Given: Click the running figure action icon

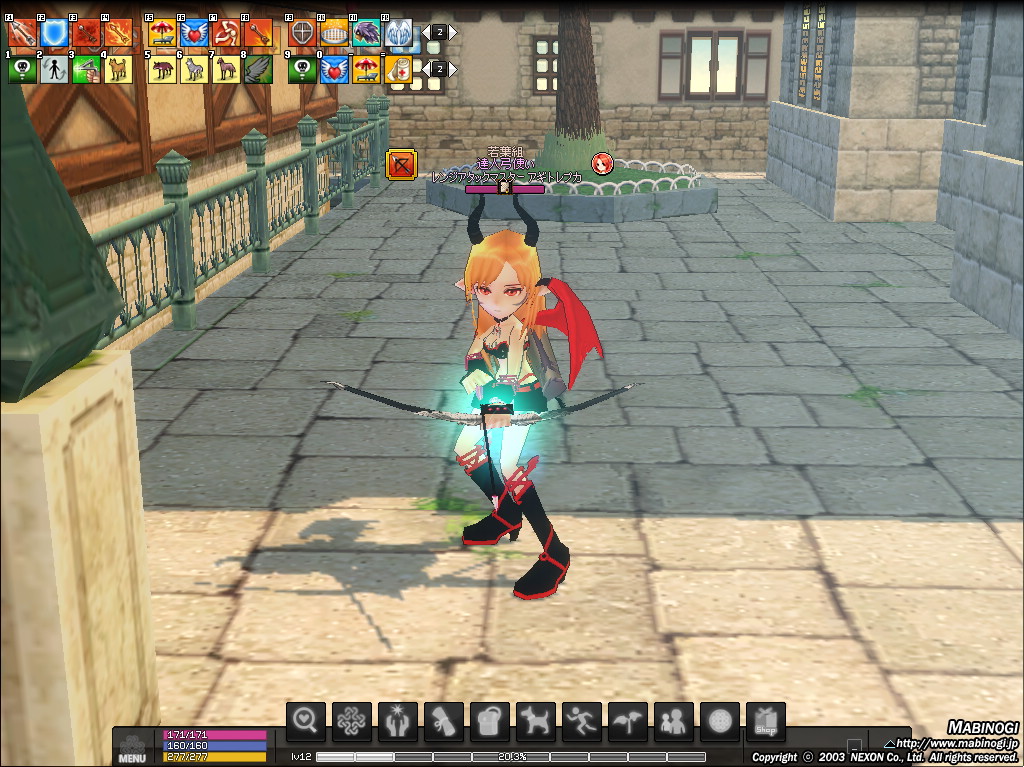Looking at the screenshot, I should pyautogui.click(x=581, y=721).
